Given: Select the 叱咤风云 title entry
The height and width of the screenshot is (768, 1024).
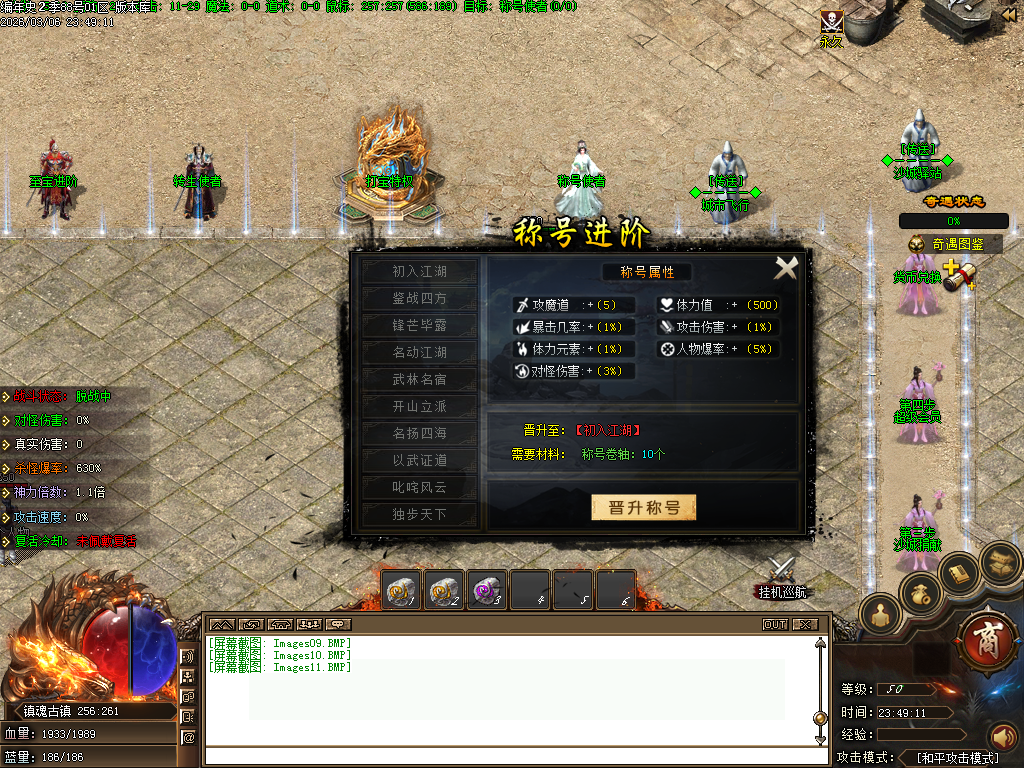Looking at the screenshot, I should click(x=419, y=487).
